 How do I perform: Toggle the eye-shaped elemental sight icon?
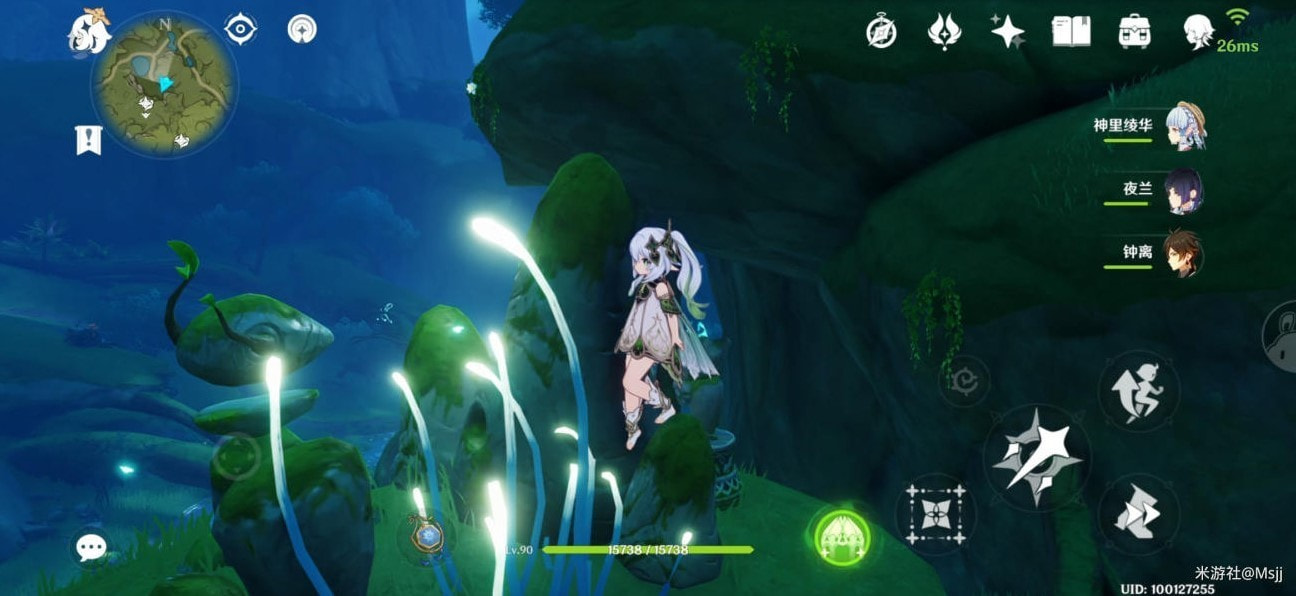(240, 29)
